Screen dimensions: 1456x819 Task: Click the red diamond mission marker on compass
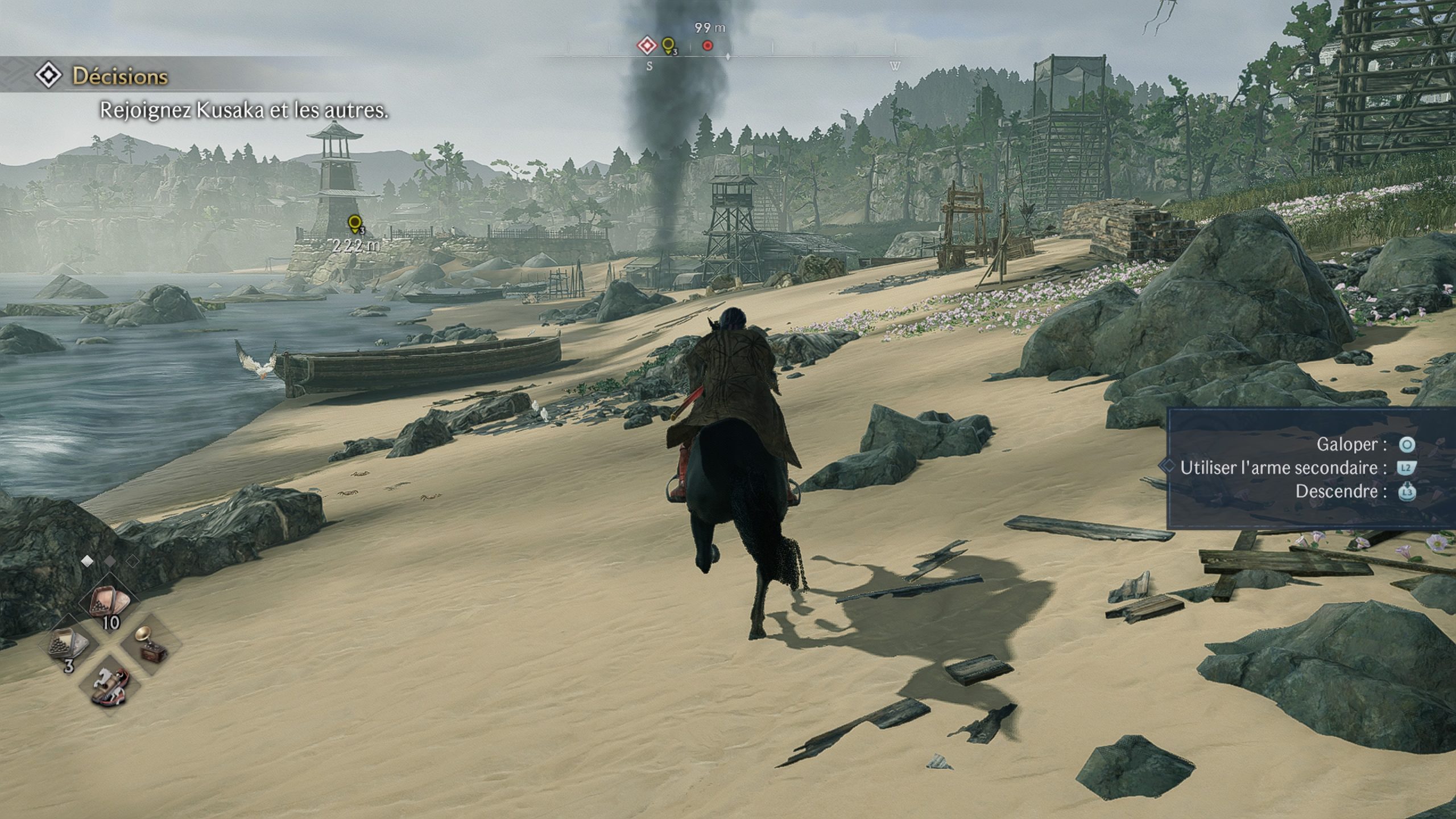(x=647, y=45)
